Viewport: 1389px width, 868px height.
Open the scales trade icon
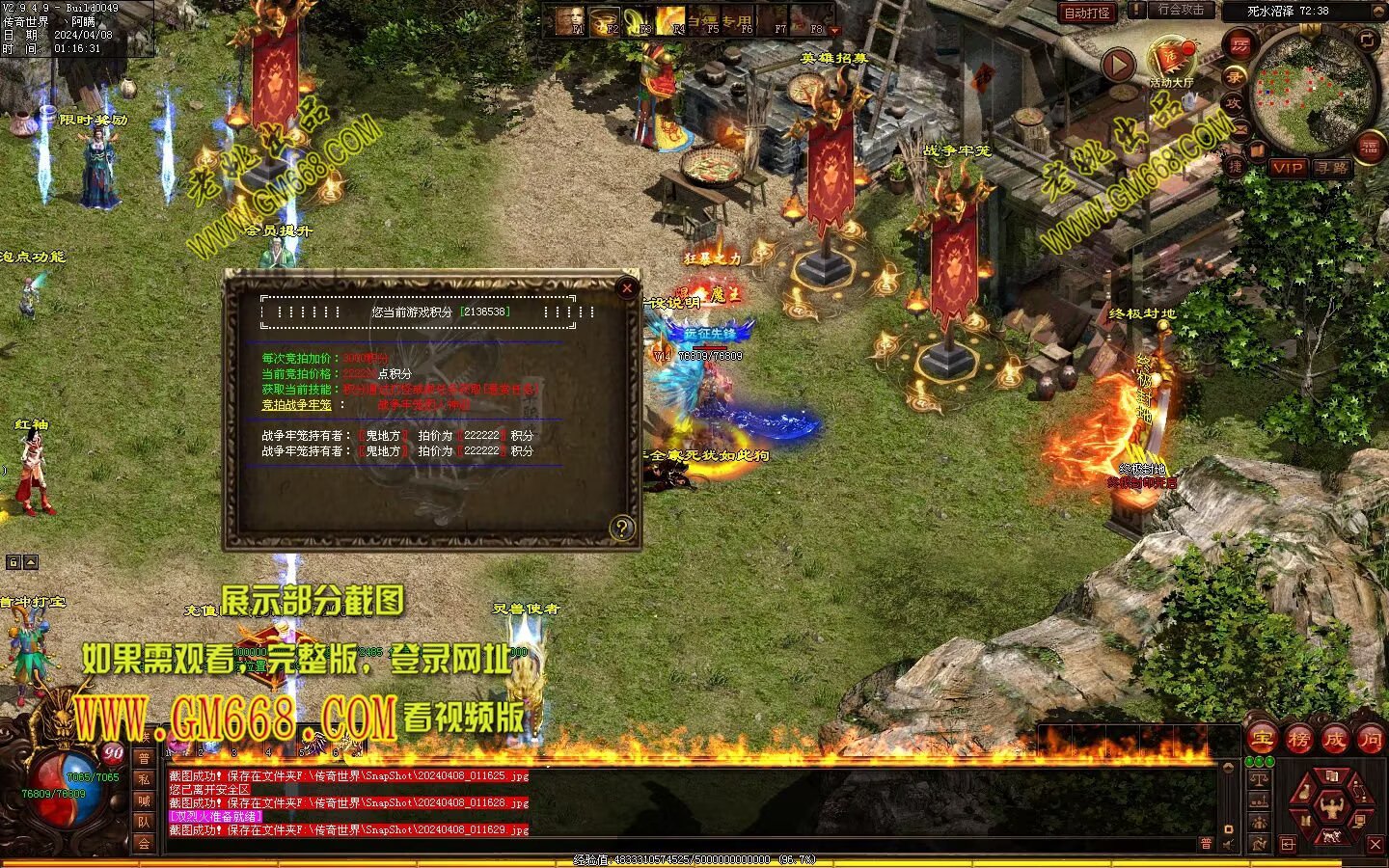[1258, 779]
